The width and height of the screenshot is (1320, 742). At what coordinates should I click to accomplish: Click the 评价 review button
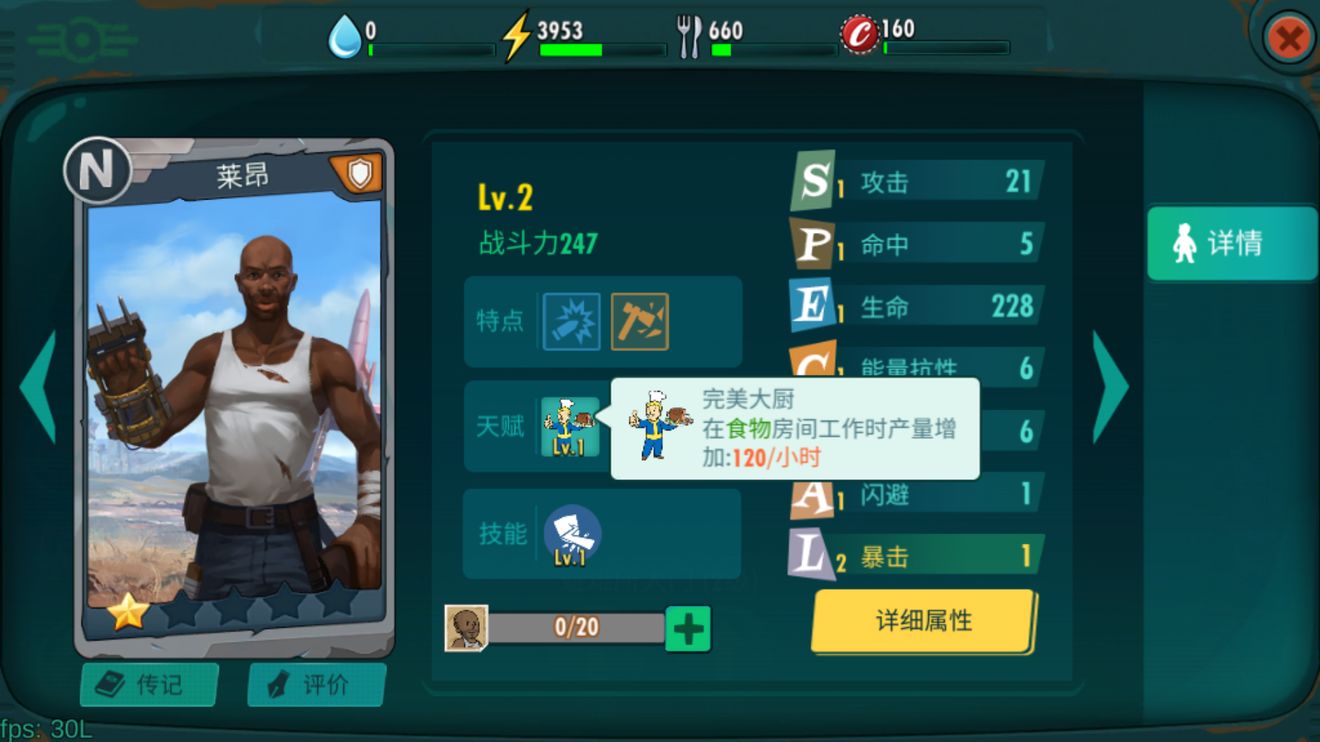[x=315, y=684]
